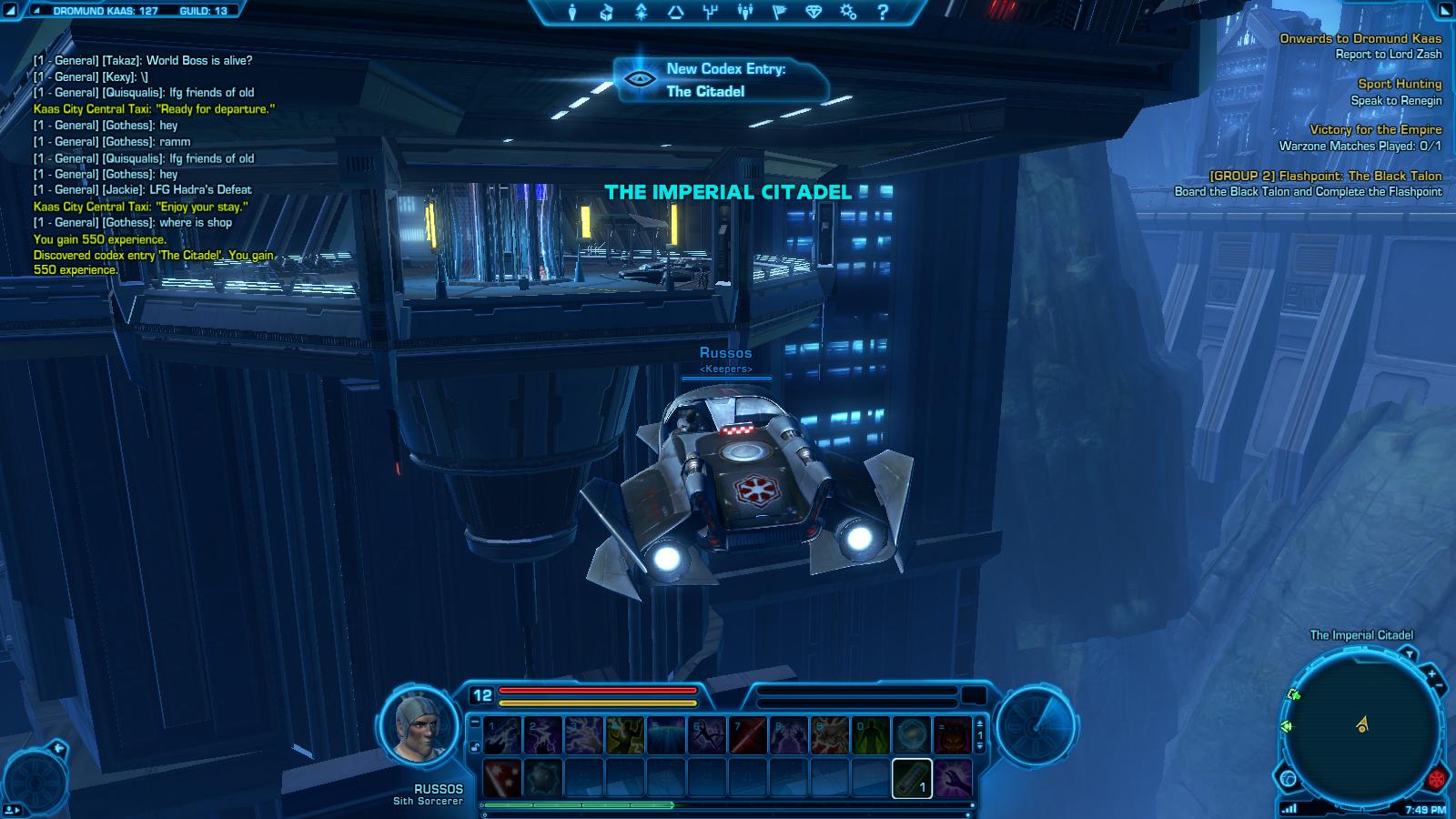Screen dimensions: 1456x819
Task: Open the inventory box icon
Action: point(607,13)
